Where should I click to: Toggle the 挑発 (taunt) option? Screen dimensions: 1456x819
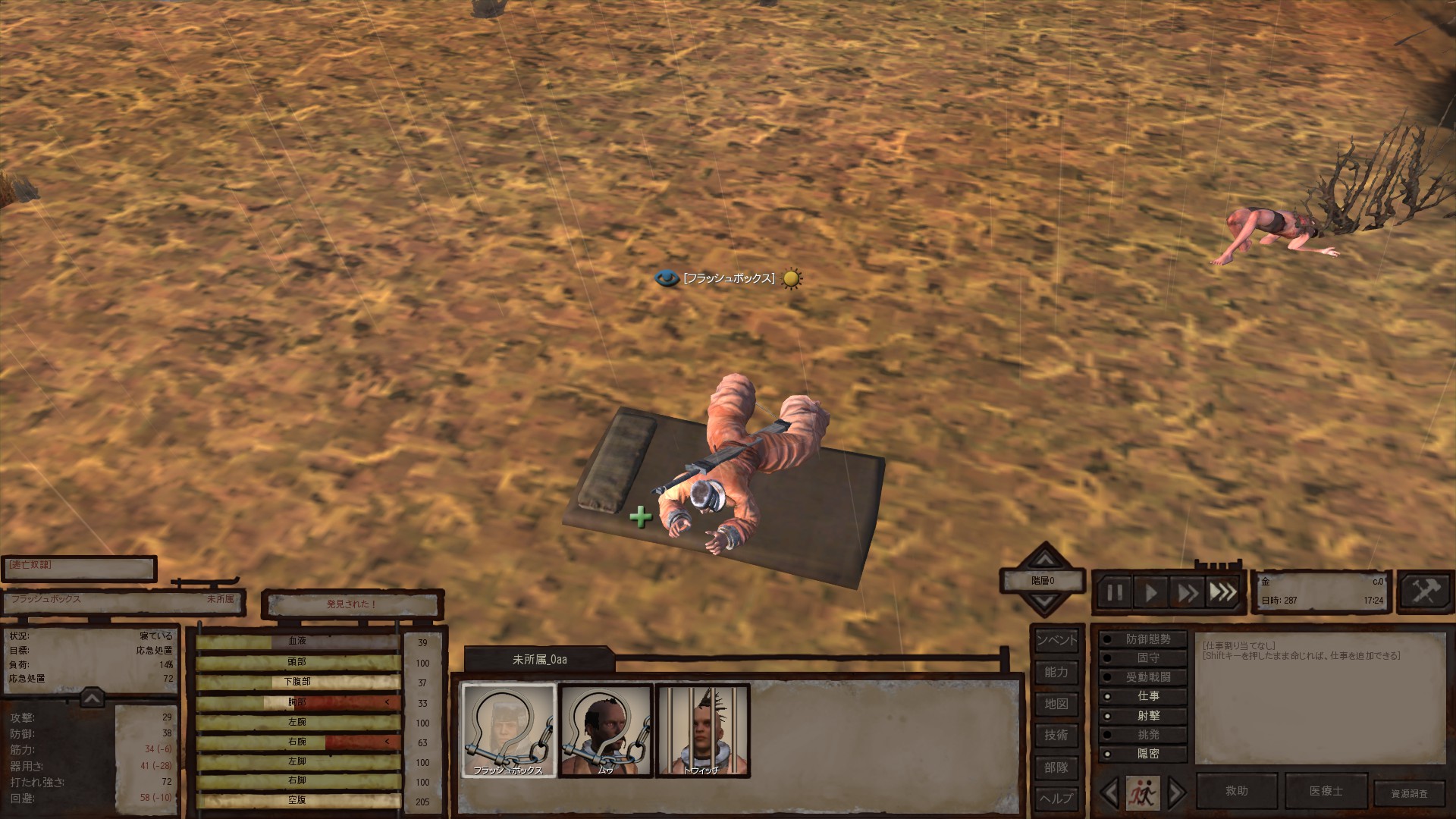(1143, 735)
